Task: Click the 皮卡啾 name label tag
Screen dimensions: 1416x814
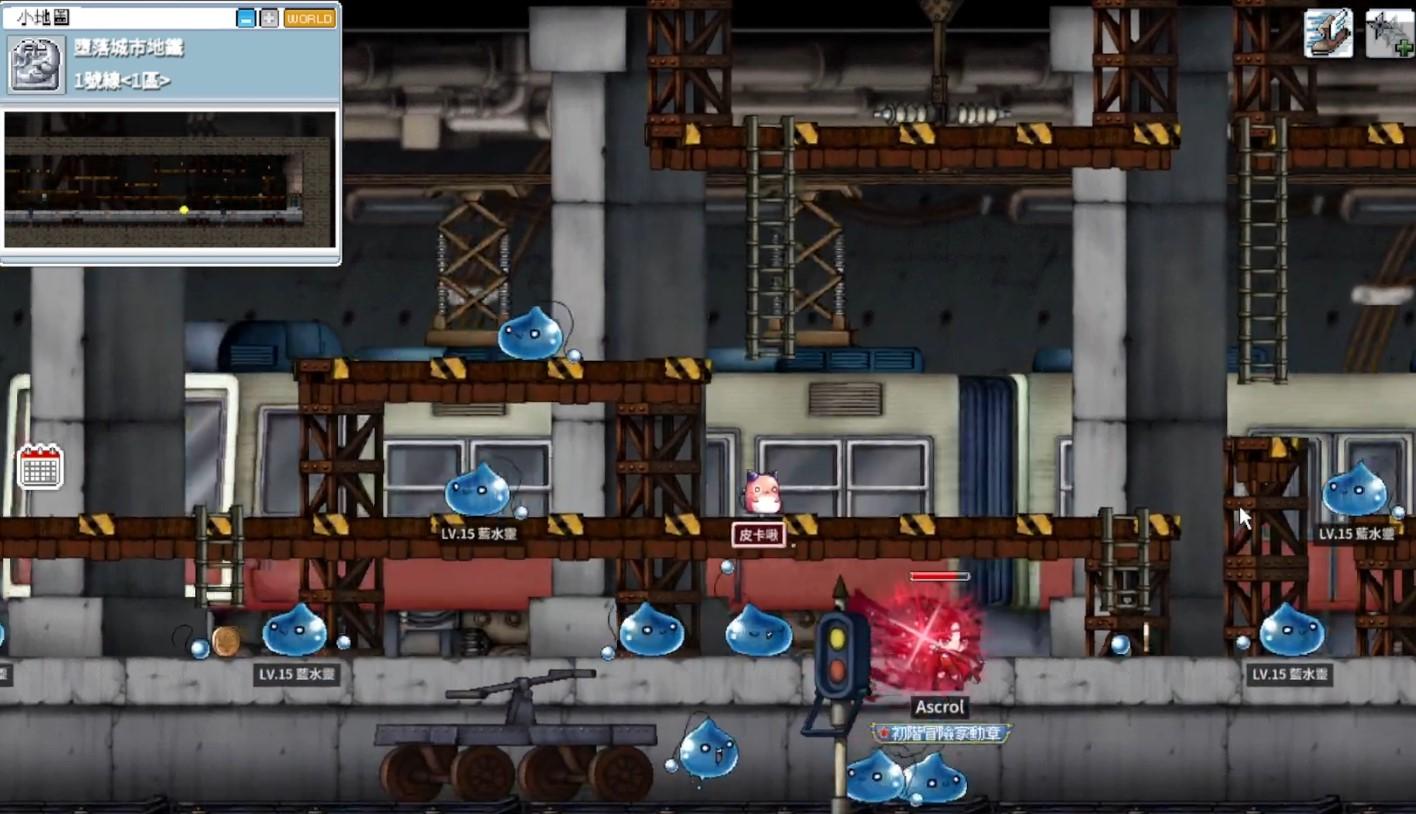Action: pyautogui.click(x=761, y=535)
